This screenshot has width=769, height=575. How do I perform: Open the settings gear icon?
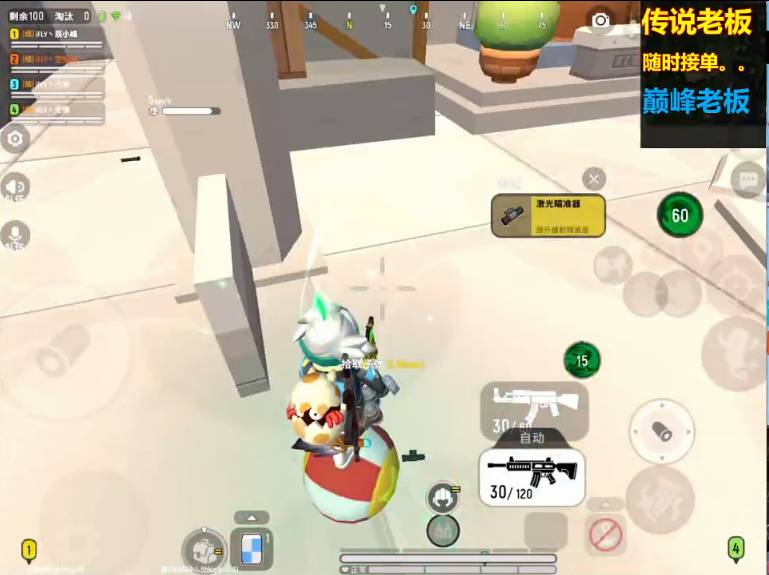[x=15, y=139]
